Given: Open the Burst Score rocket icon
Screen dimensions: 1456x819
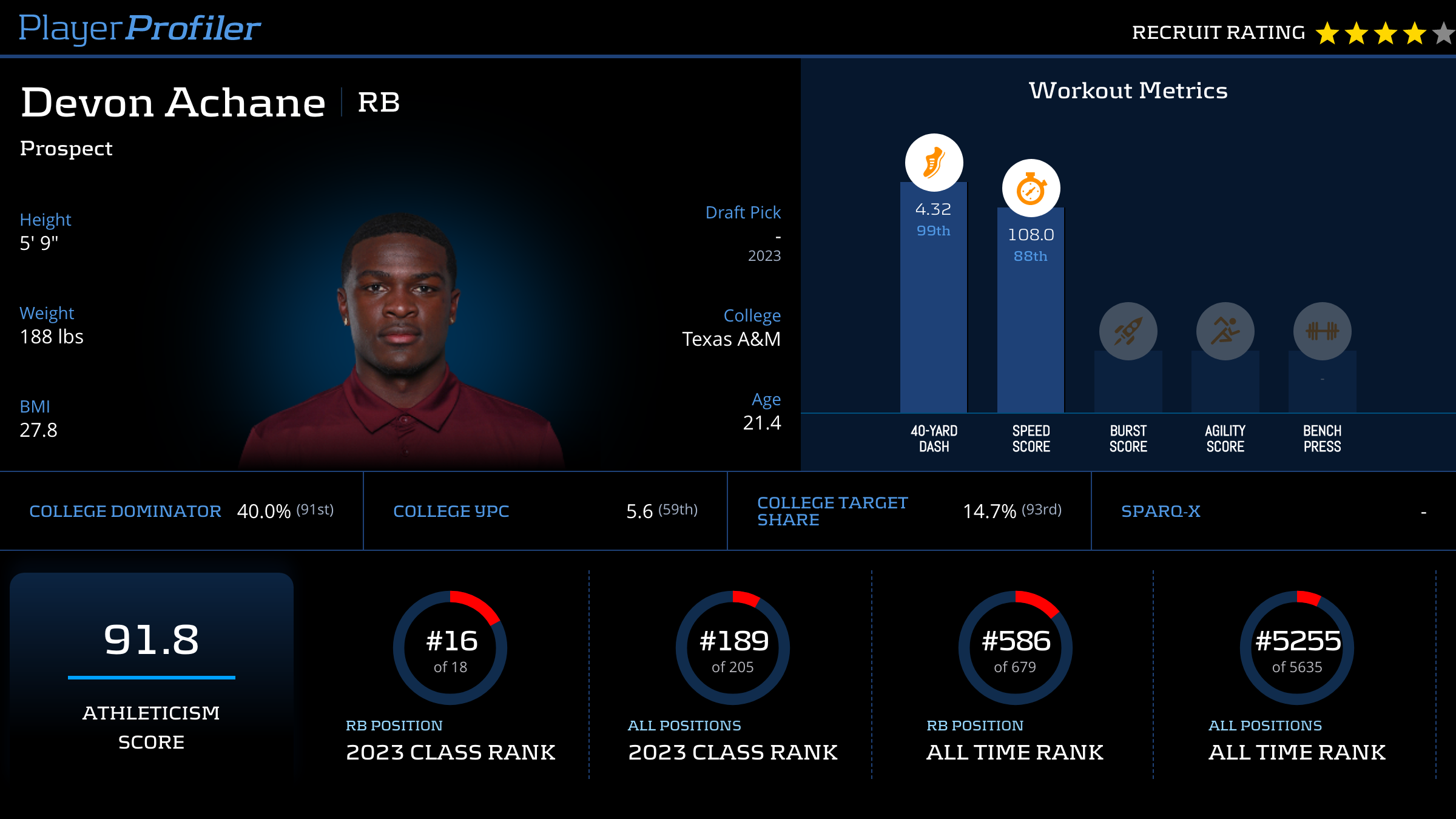Looking at the screenshot, I should point(1128,331).
